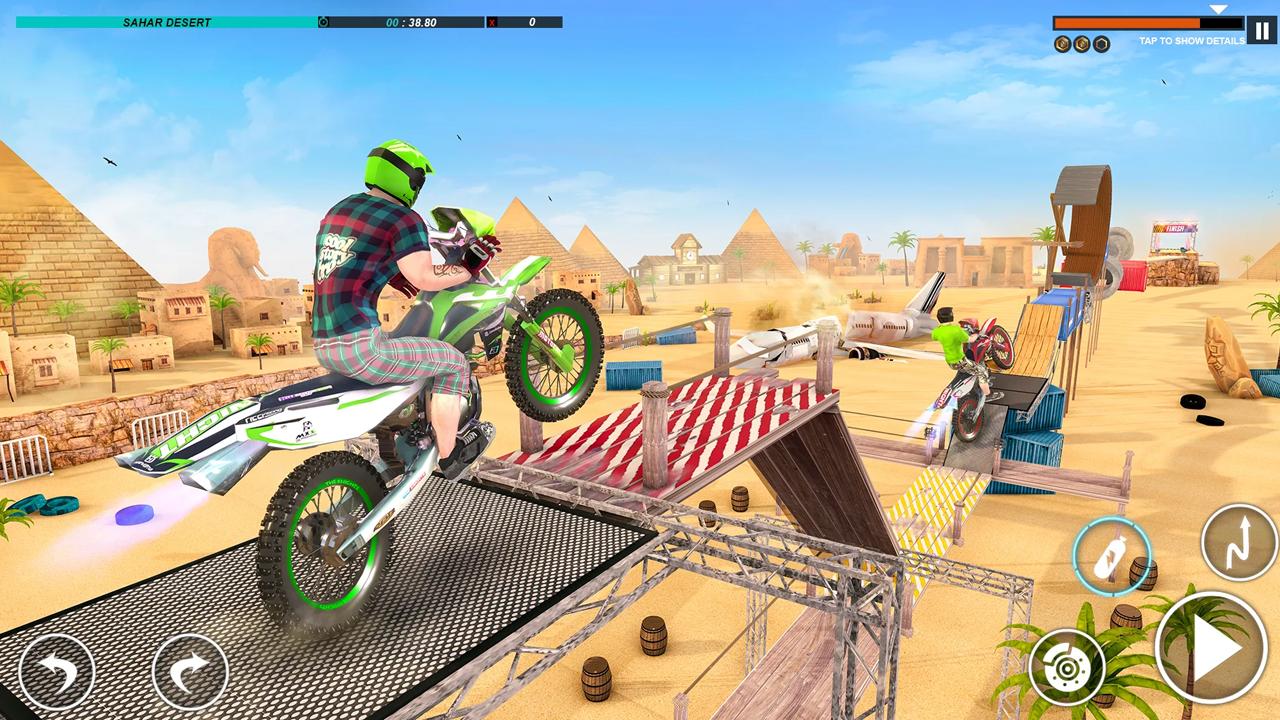This screenshot has width=1280, height=720.
Task: Tap TAP TO SHOW DETAILS text
Action: pos(1191,41)
